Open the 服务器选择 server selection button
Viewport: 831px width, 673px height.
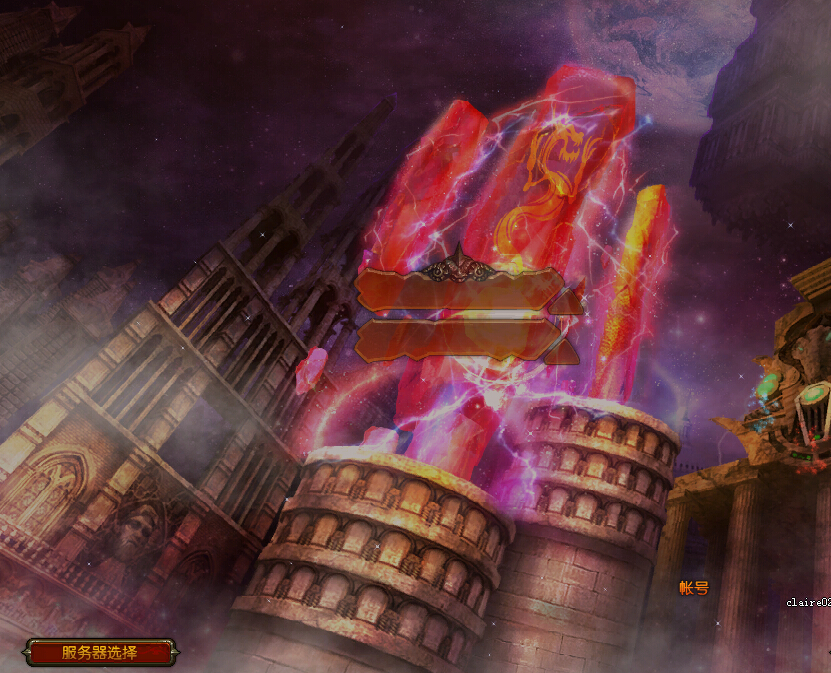[x=100, y=653]
